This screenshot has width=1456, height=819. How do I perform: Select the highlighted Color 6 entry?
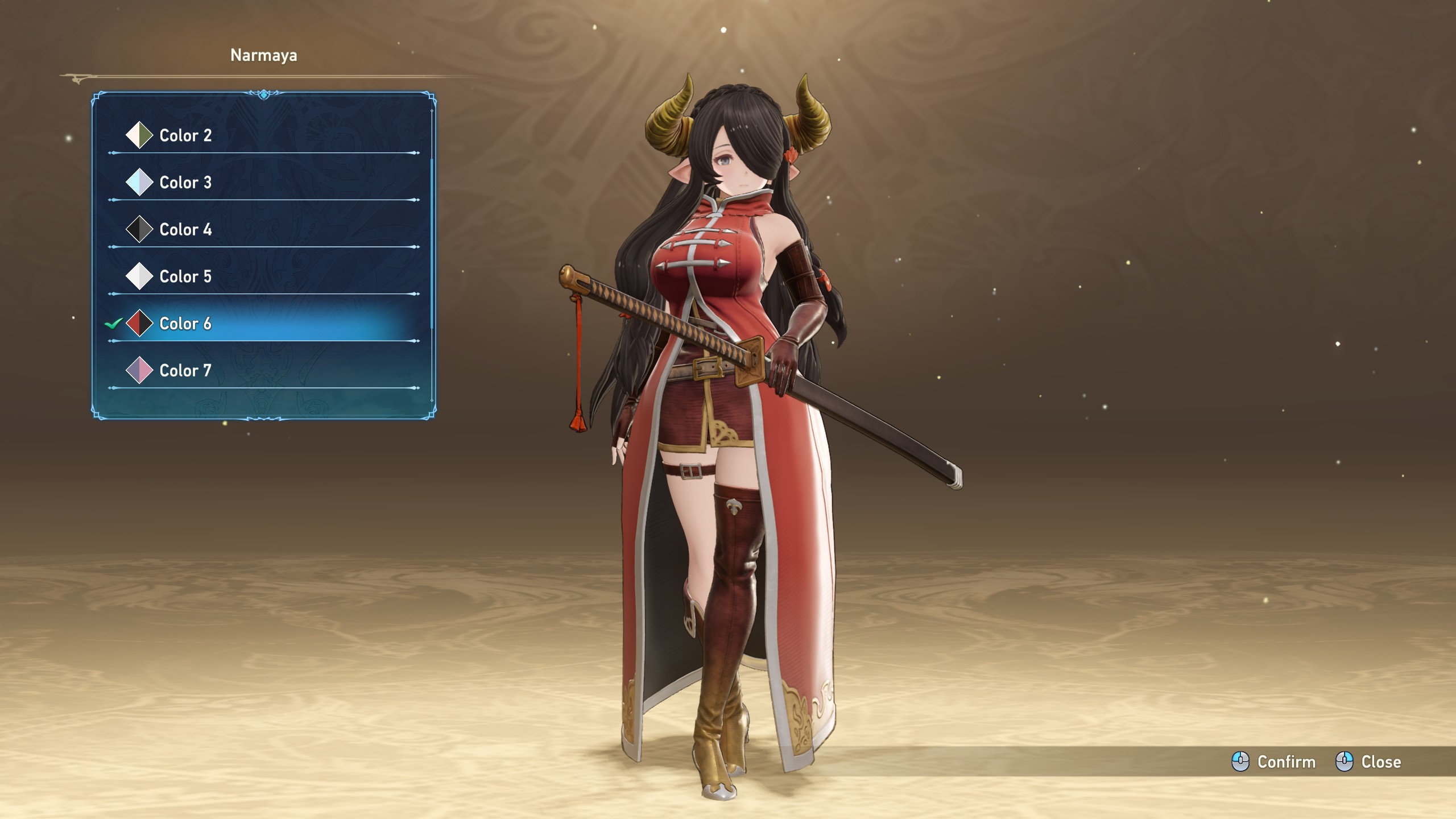click(x=185, y=324)
